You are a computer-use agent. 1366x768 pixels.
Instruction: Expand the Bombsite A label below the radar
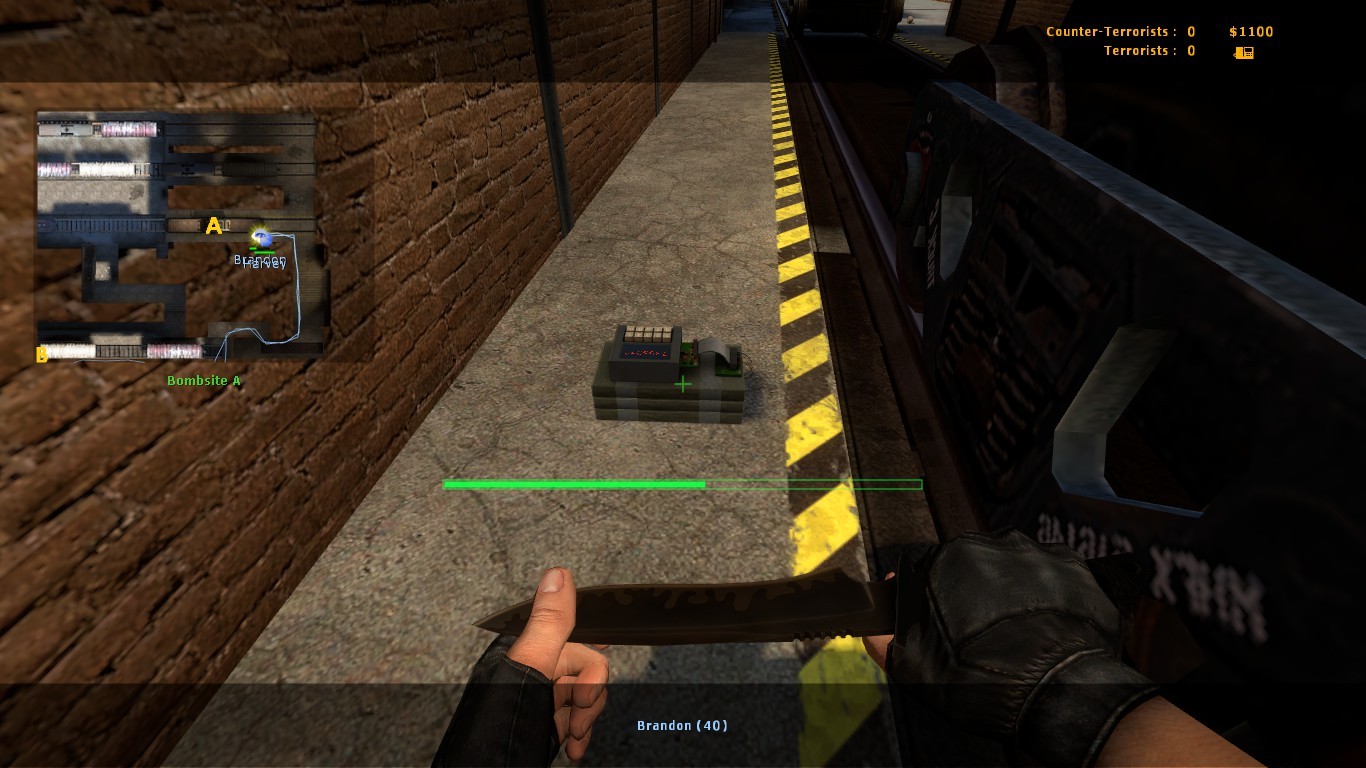(204, 380)
